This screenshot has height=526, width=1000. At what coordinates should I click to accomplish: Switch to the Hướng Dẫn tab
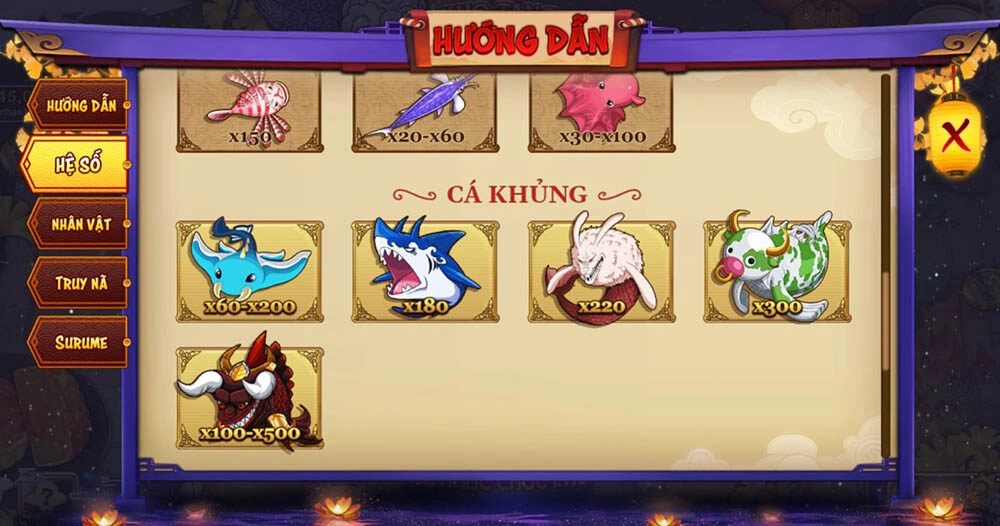80,105
